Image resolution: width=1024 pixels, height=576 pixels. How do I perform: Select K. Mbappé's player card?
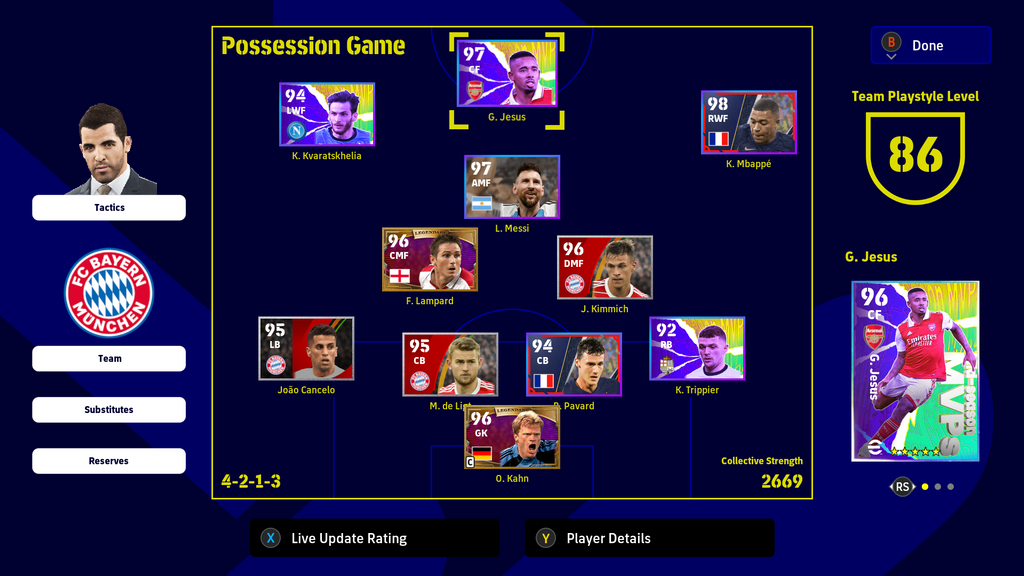pos(749,122)
